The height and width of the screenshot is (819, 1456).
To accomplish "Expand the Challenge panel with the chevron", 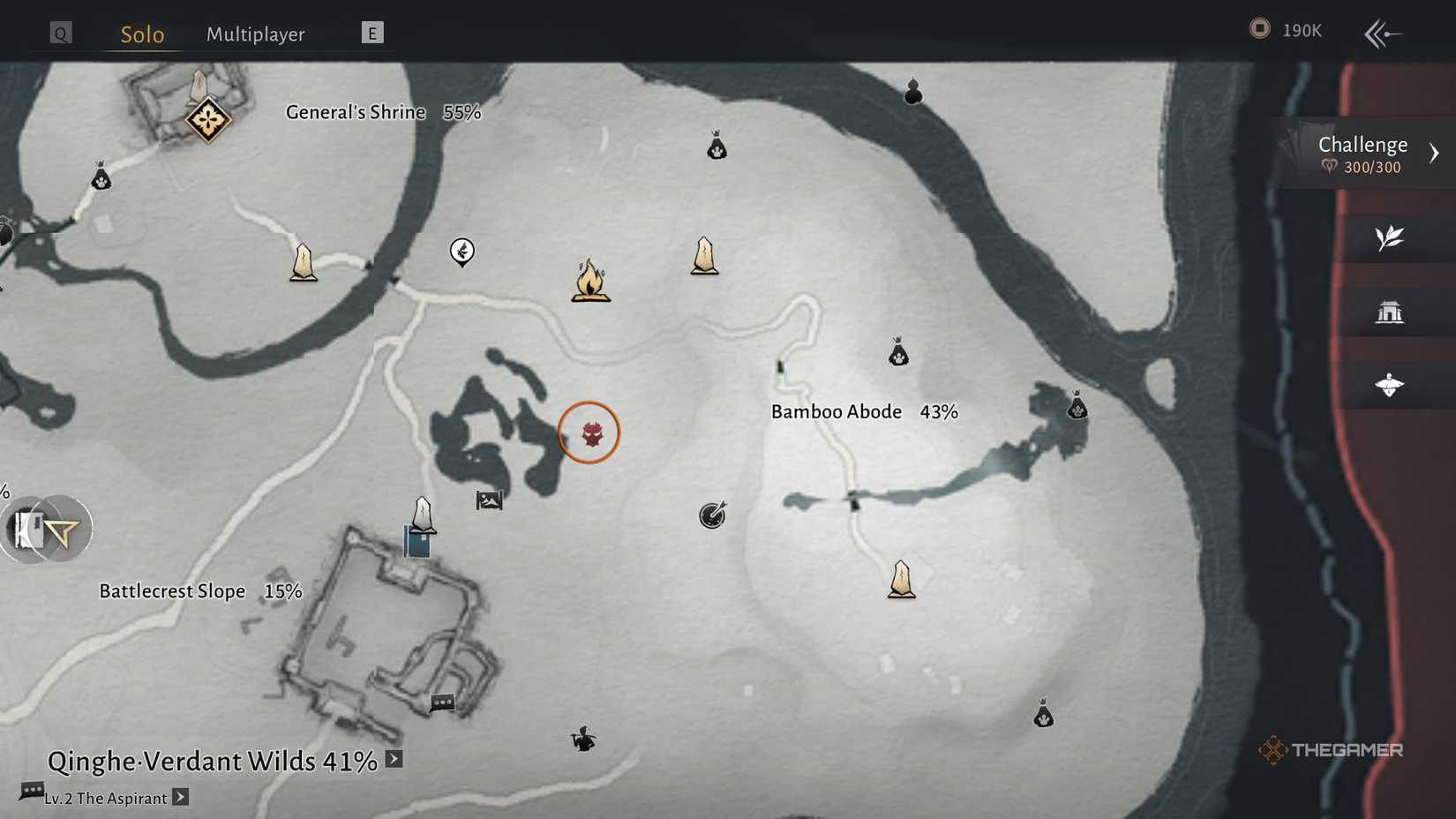I will pos(1434,153).
